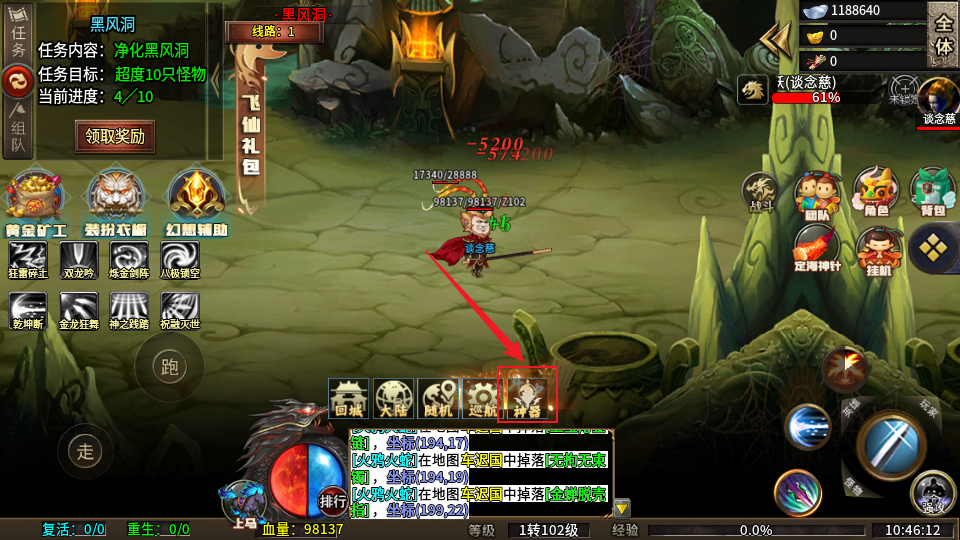Open the 大陆 world map button
This screenshot has width=960, height=540.
[392, 399]
